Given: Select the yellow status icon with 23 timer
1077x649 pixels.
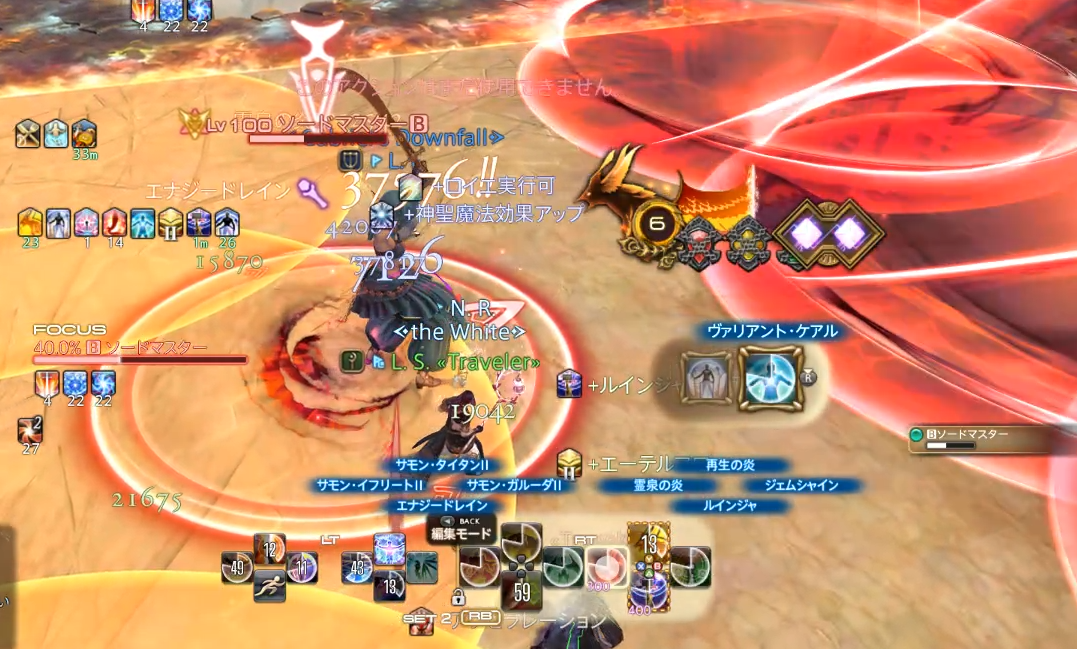Looking at the screenshot, I should [x=30, y=222].
